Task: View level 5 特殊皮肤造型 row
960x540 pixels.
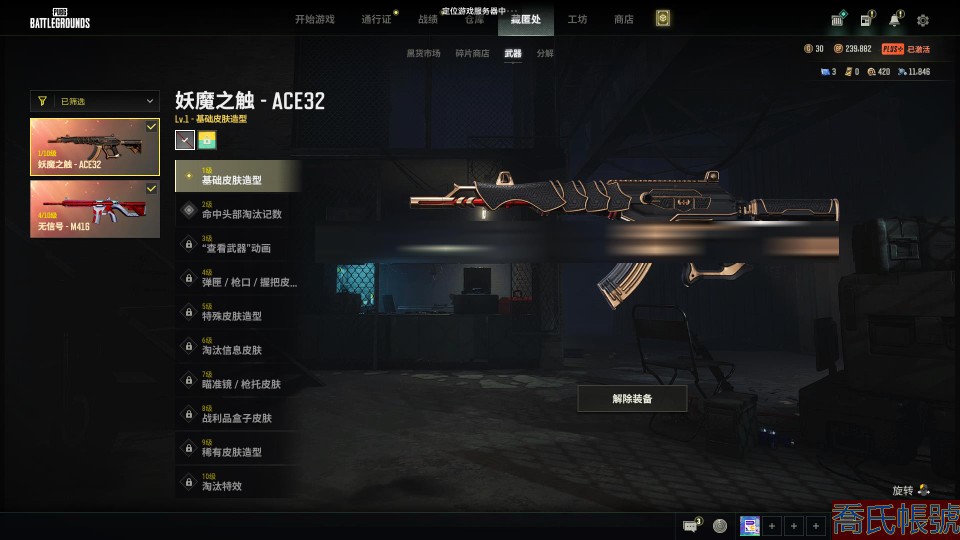Action: pyautogui.click(x=238, y=313)
